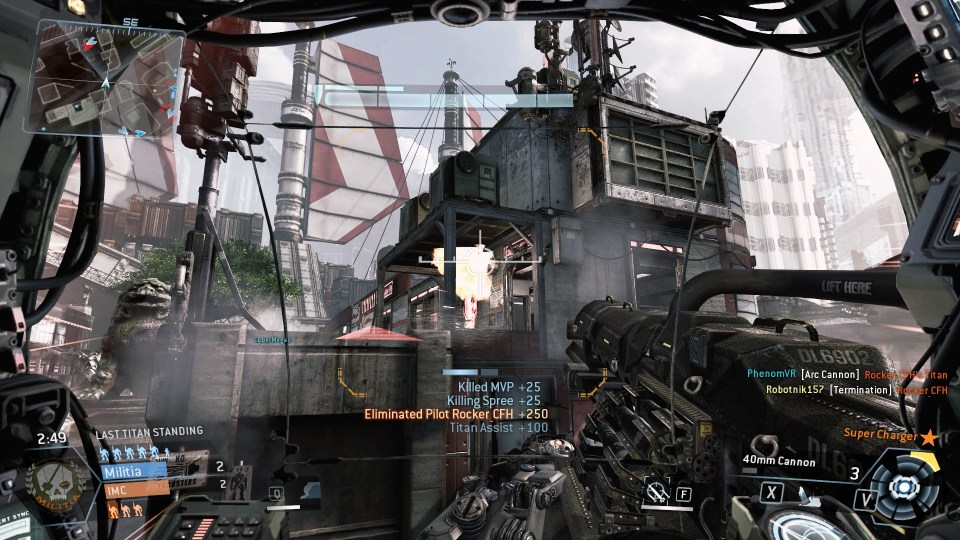Click the Super Charger star icon
The width and height of the screenshot is (960, 540).
930,437
